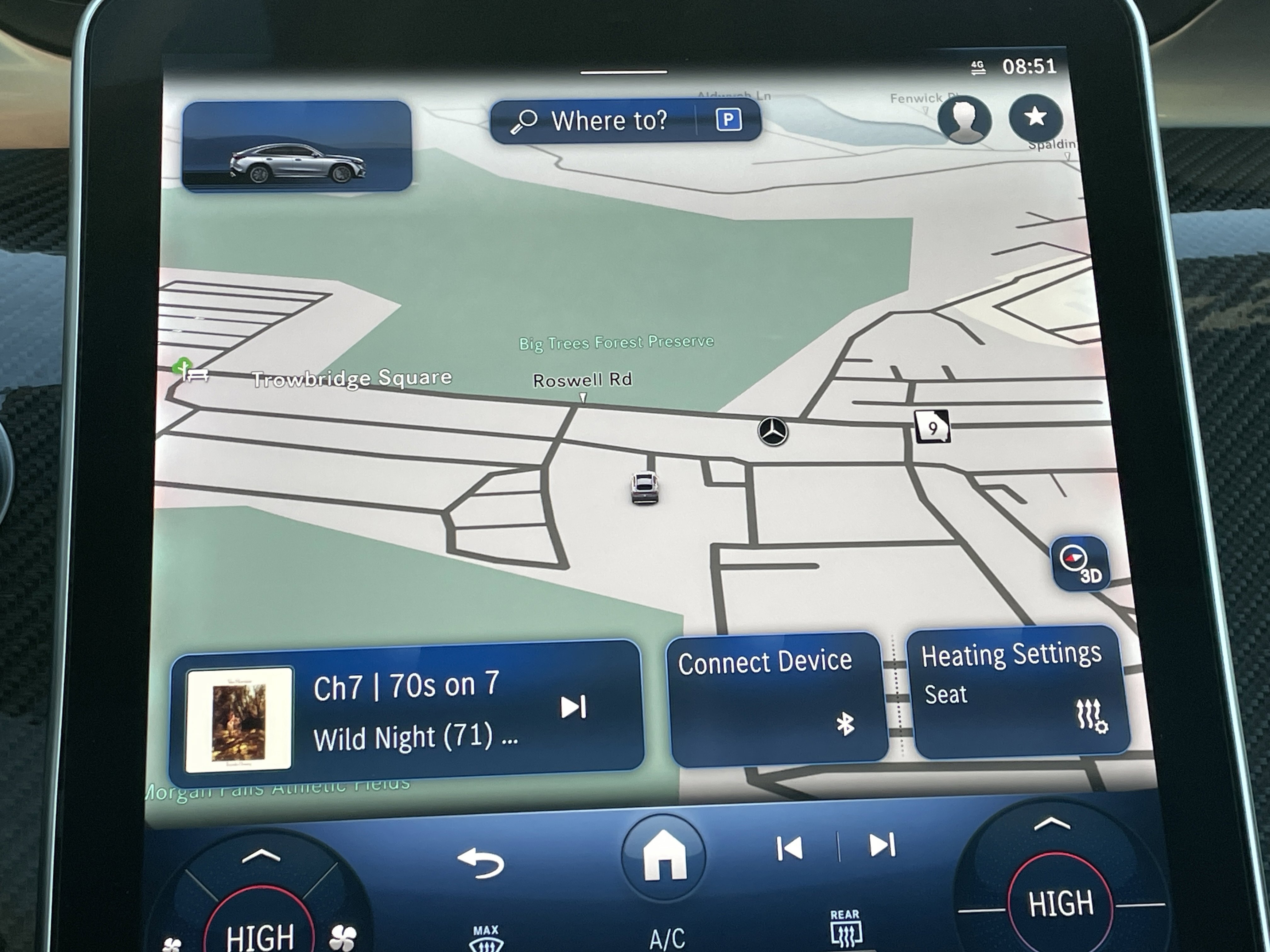Skip track in the media tile
Image resolution: width=1270 pixels, height=952 pixels.
point(573,707)
